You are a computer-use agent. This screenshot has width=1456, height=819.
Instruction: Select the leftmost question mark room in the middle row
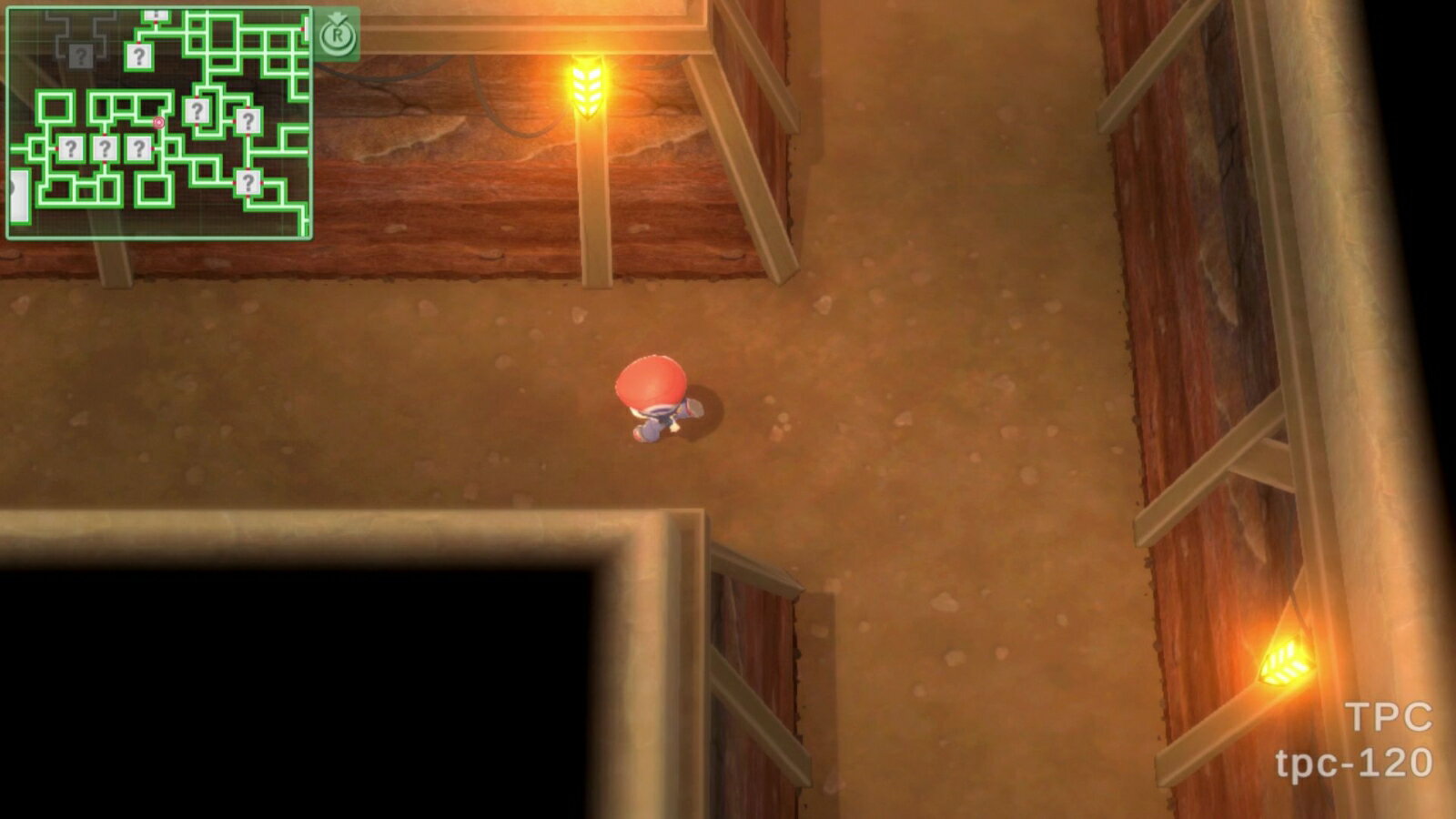coord(71,148)
